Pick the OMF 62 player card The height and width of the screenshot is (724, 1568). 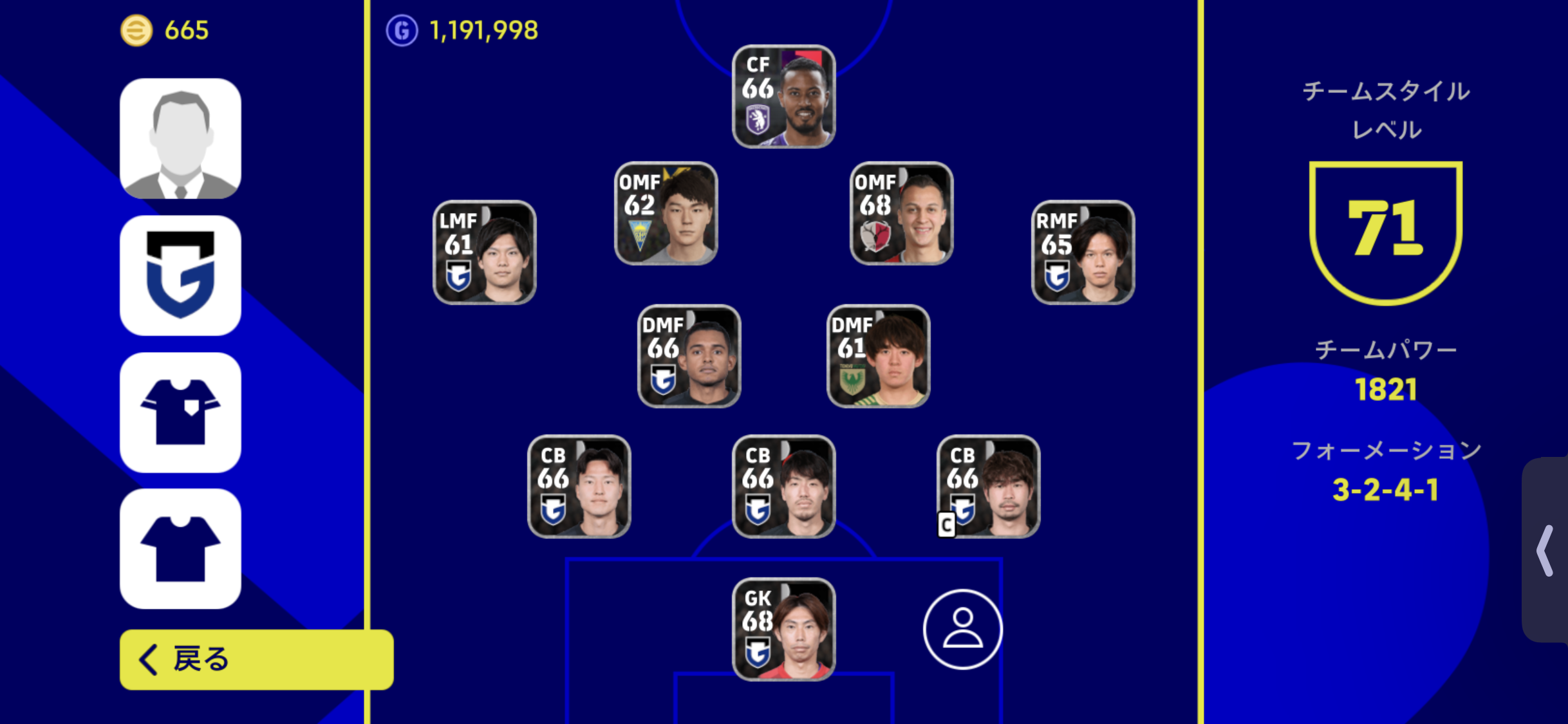click(x=666, y=214)
